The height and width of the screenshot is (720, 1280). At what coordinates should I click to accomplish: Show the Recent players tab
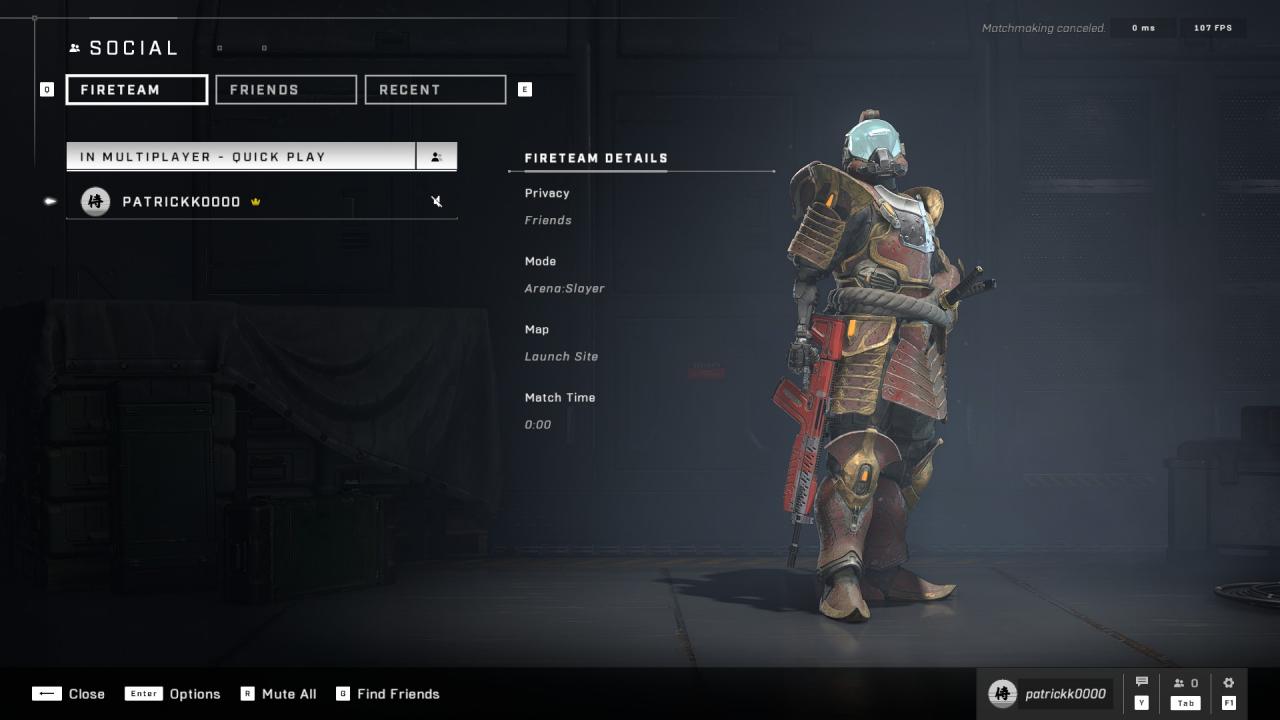point(435,90)
